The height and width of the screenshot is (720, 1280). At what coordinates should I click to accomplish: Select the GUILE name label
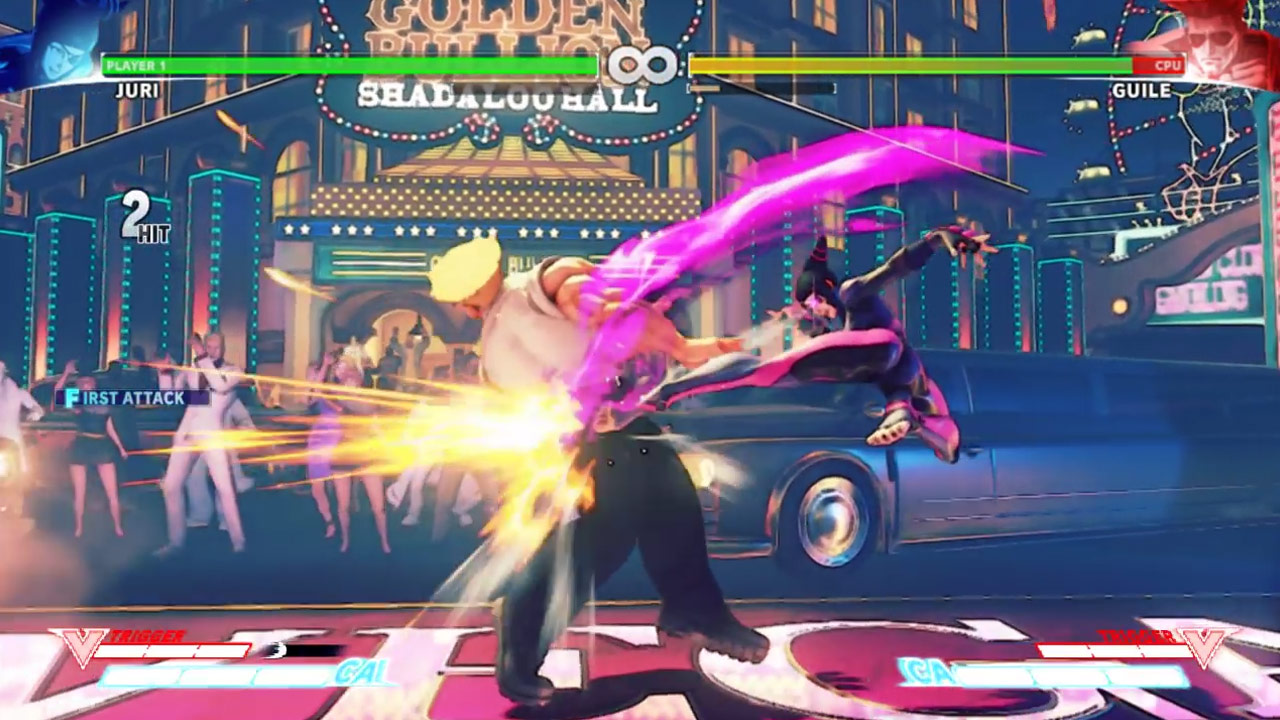[x=1142, y=90]
